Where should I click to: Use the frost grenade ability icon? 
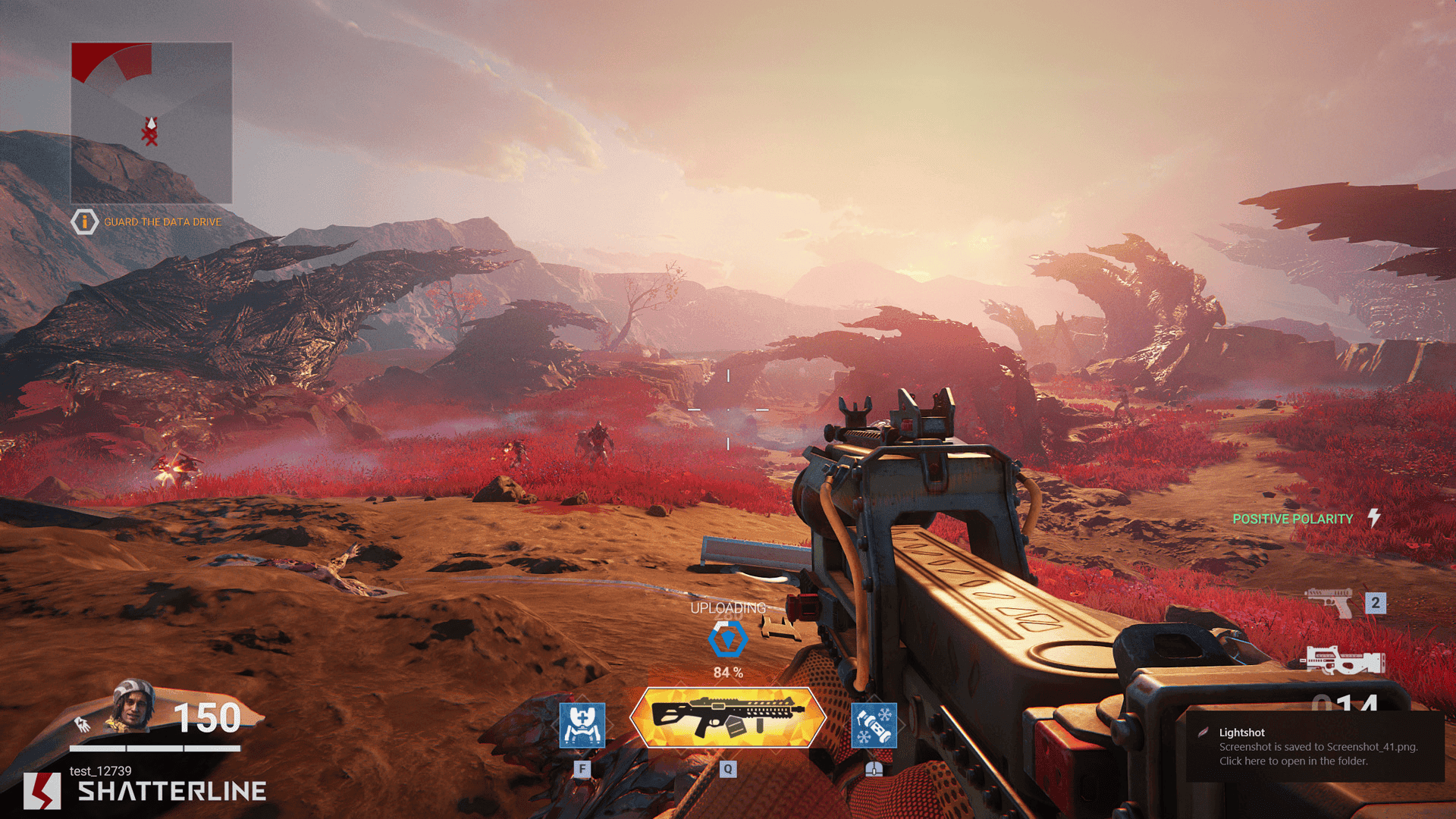[874, 725]
